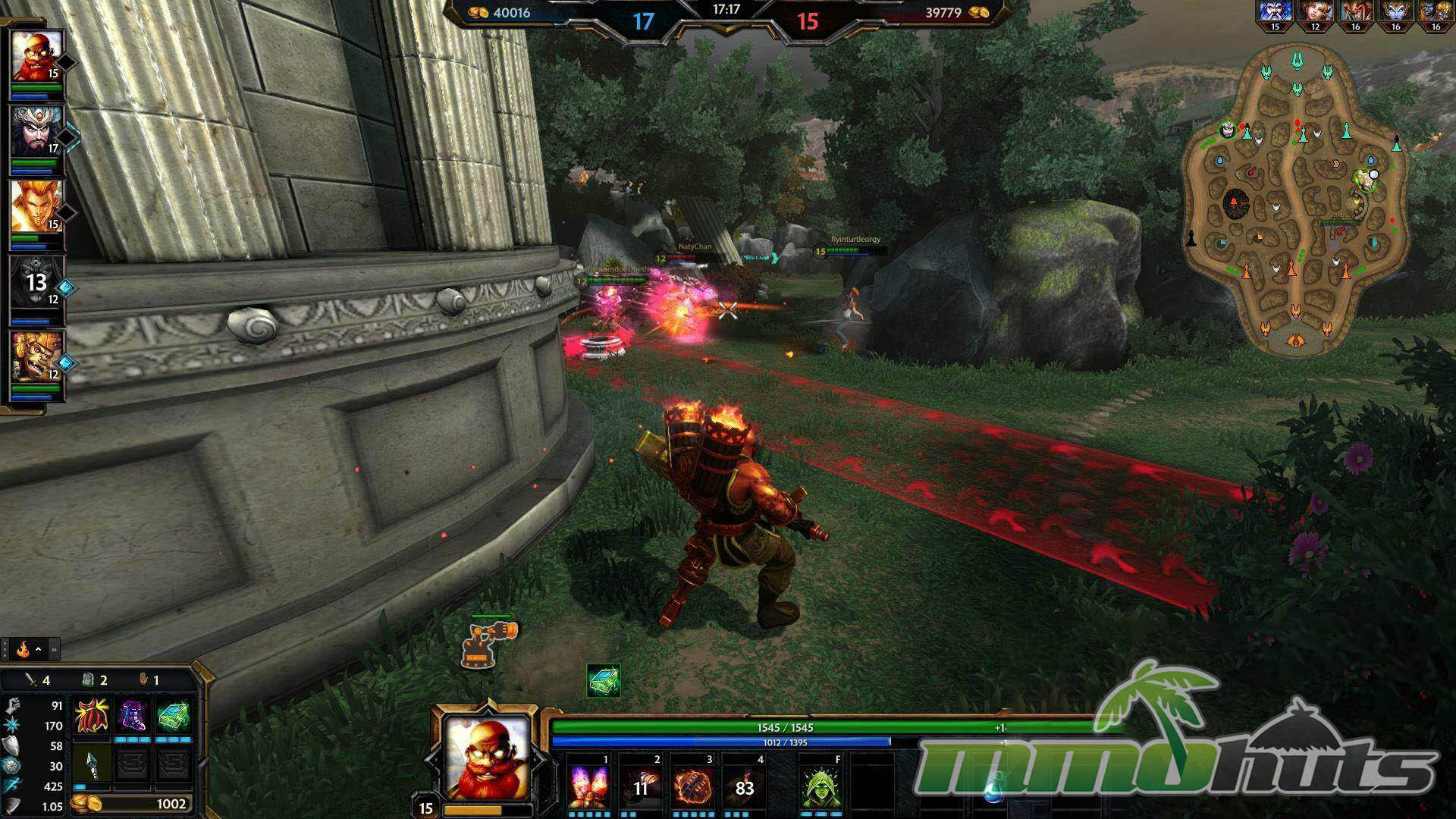Select the purple boots item slot
Viewport: 1456px width, 819px height.
[133, 716]
